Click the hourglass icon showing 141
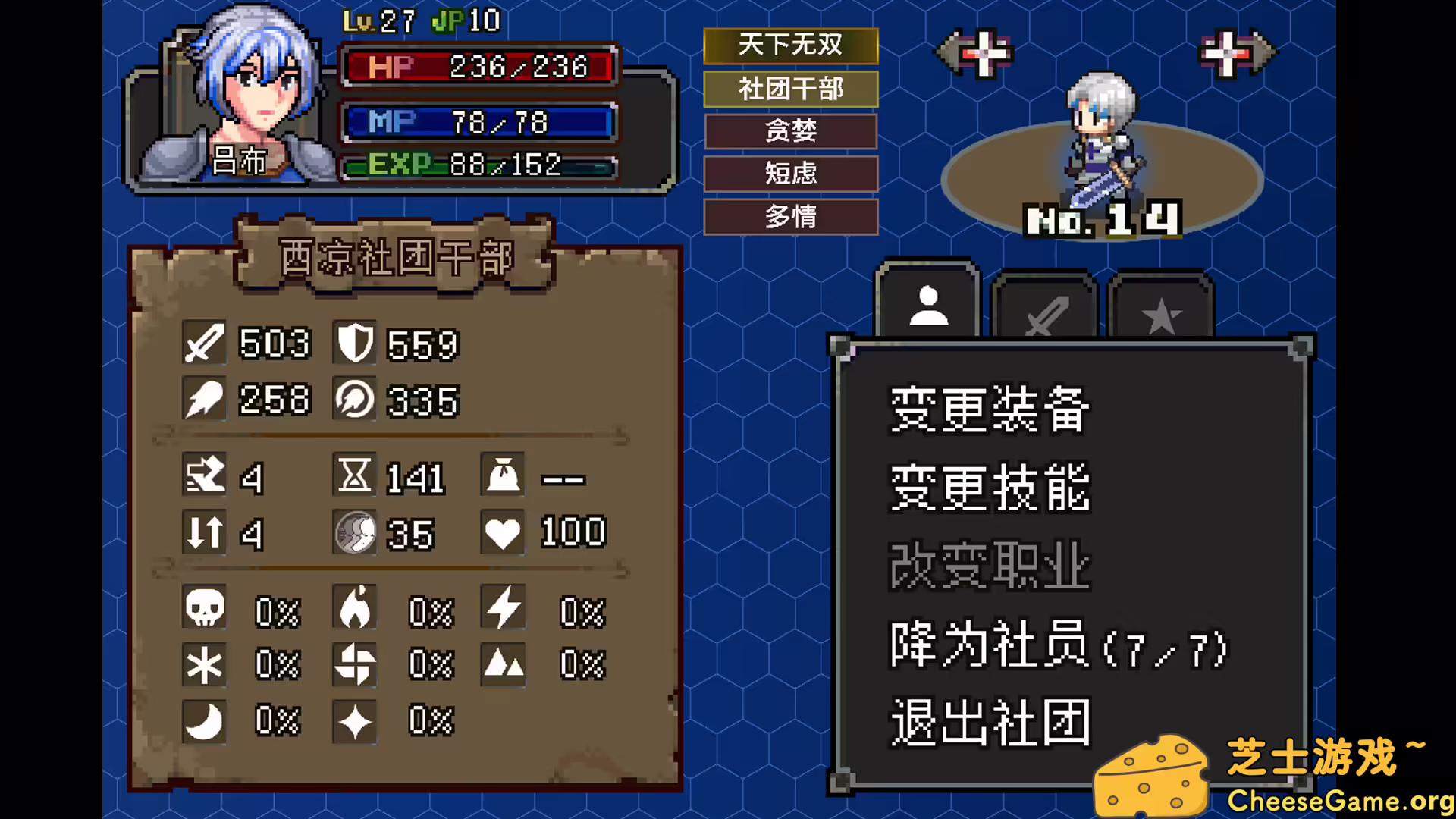This screenshot has width=1456, height=819. pyautogui.click(x=354, y=476)
